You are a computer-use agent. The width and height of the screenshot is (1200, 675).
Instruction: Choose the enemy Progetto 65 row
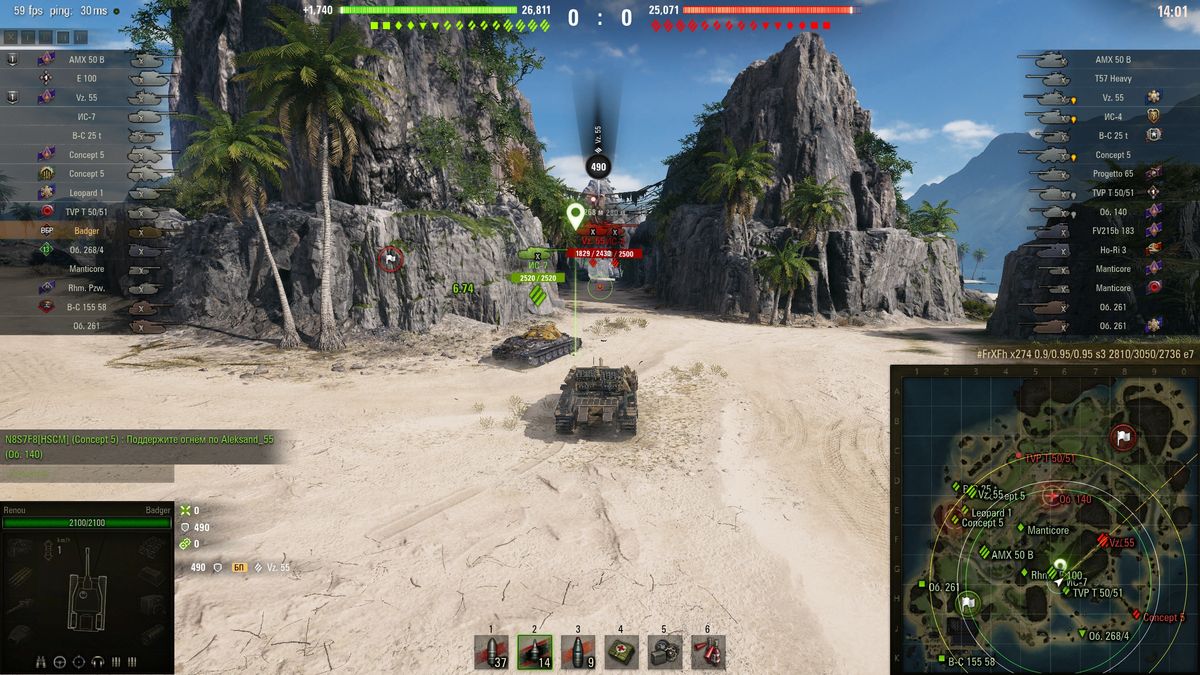pos(1098,174)
